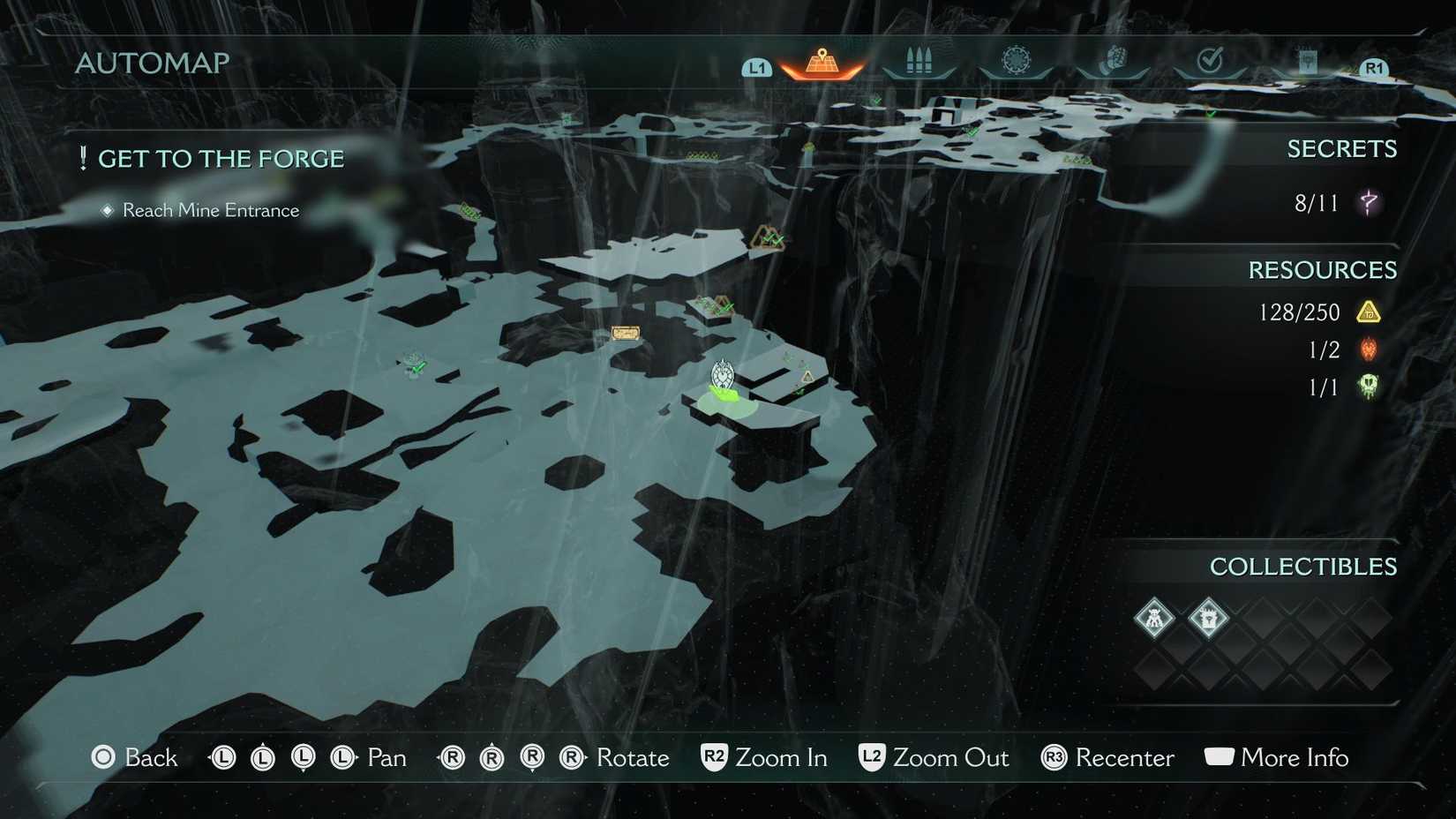Switch tabs using the L1 bumper icon
The height and width of the screenshot is (819, 1456).
pos(756,66)
